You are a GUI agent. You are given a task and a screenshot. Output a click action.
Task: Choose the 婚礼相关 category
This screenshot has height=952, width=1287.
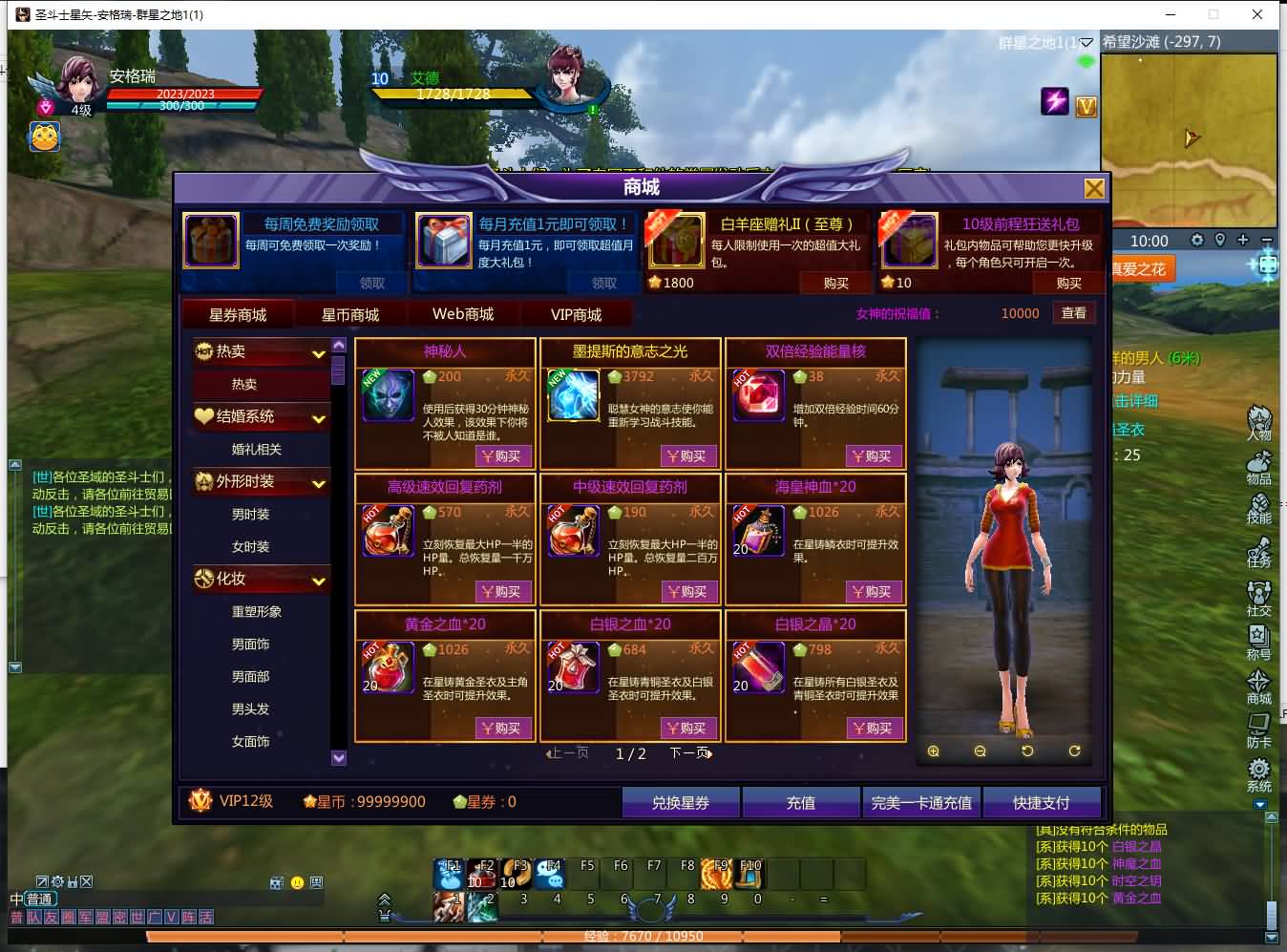(x=256, y=449)
